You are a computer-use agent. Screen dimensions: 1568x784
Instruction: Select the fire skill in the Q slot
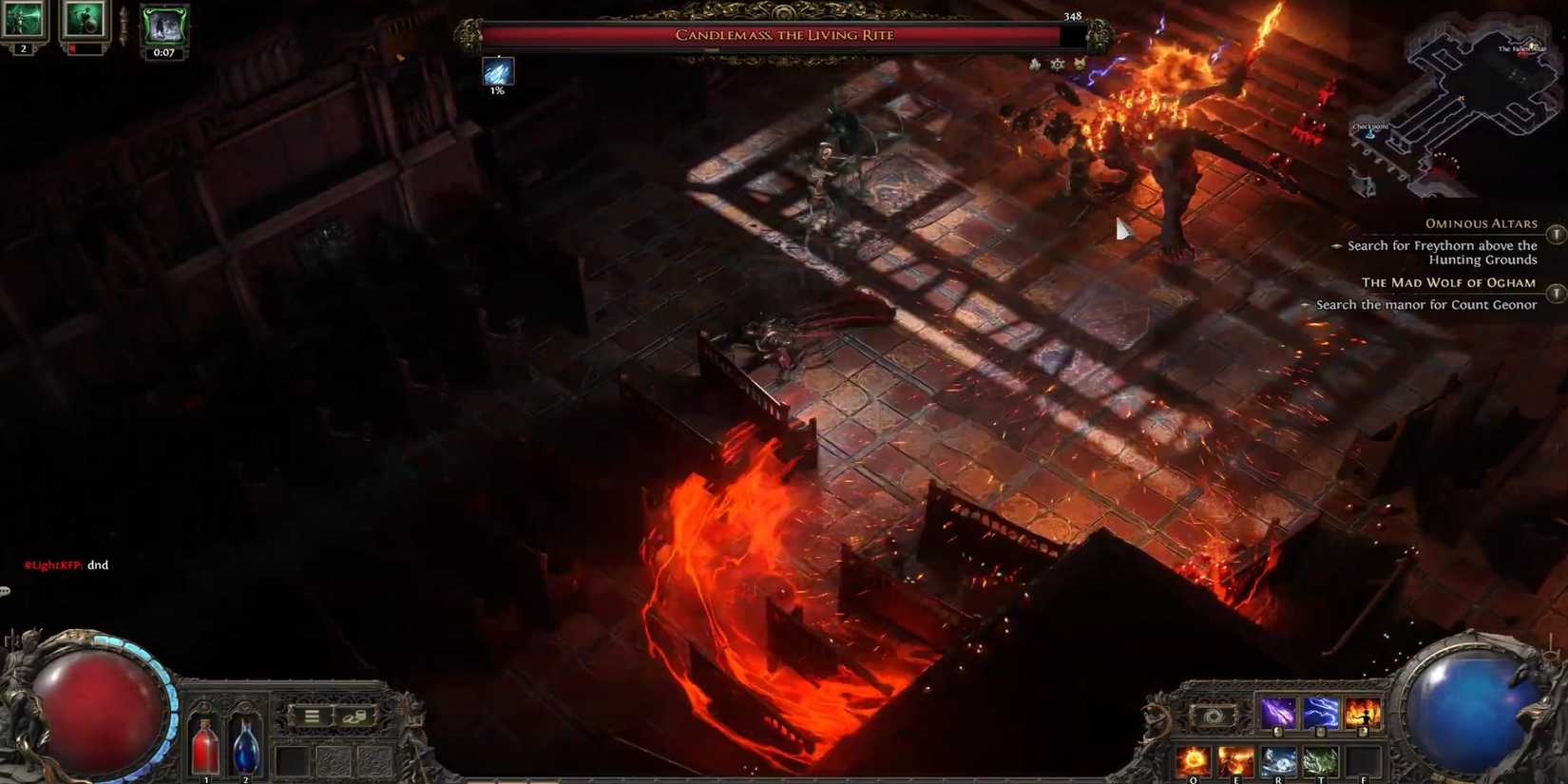(x=1193, y=758)
